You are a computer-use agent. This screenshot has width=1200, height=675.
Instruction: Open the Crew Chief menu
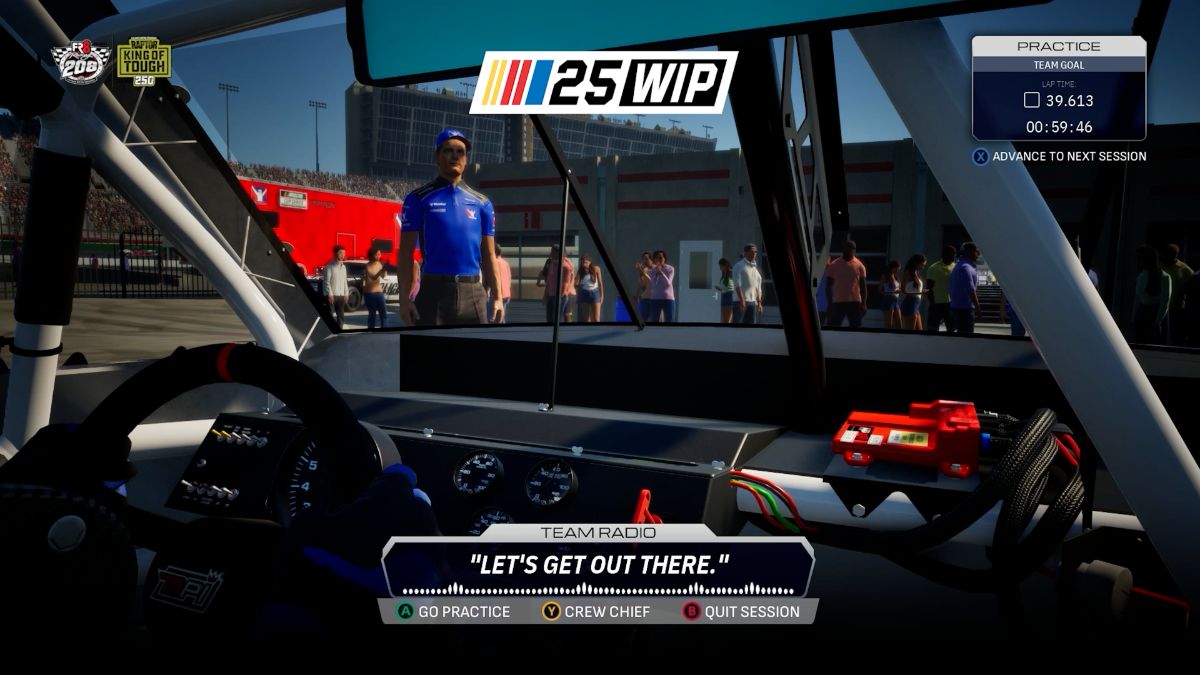click(597, 611)
